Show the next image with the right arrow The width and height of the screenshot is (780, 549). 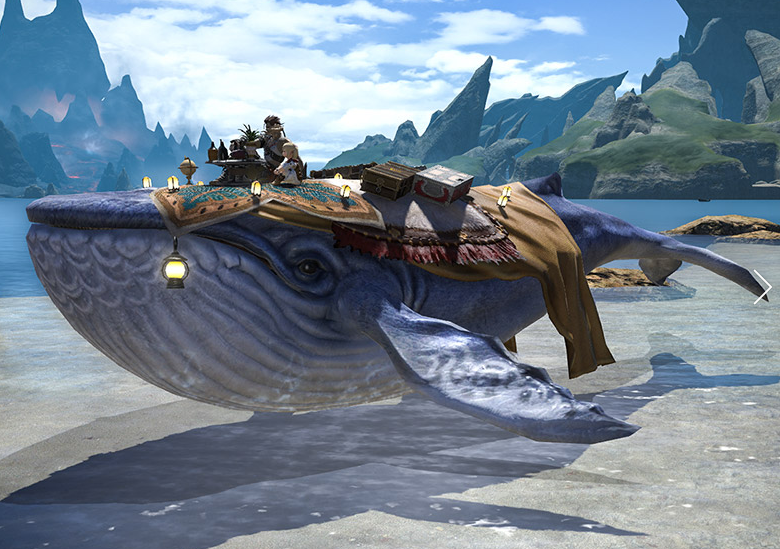pyautogui.click(x=762, y=286)
